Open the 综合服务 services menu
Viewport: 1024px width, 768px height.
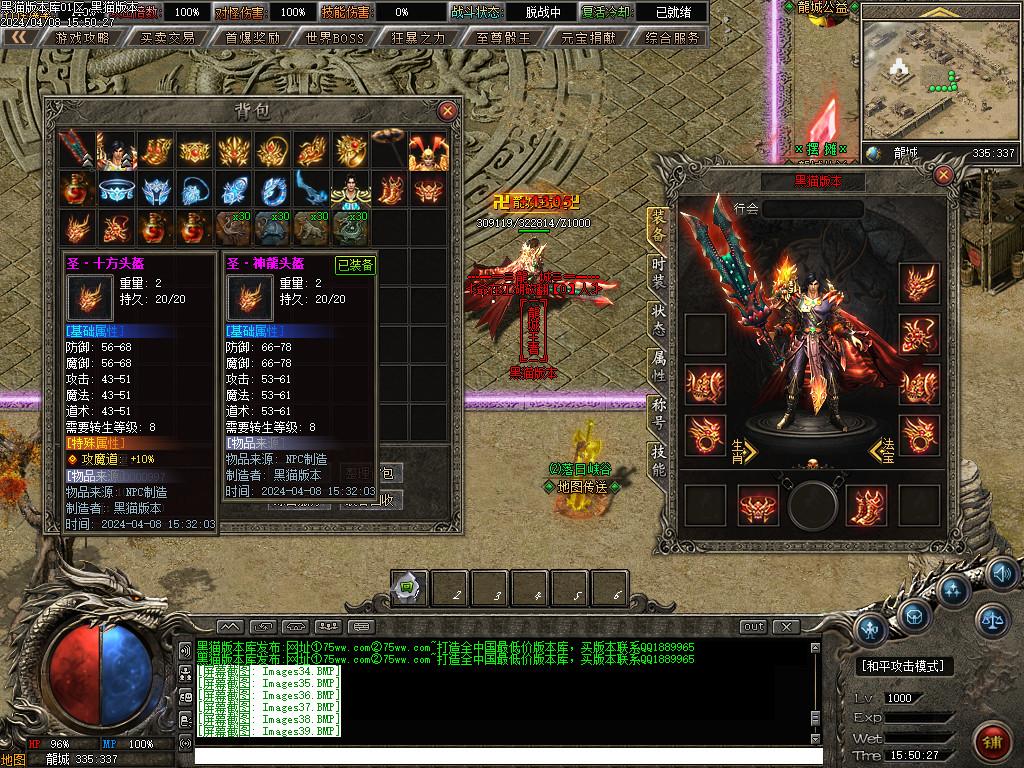[673, 38]
